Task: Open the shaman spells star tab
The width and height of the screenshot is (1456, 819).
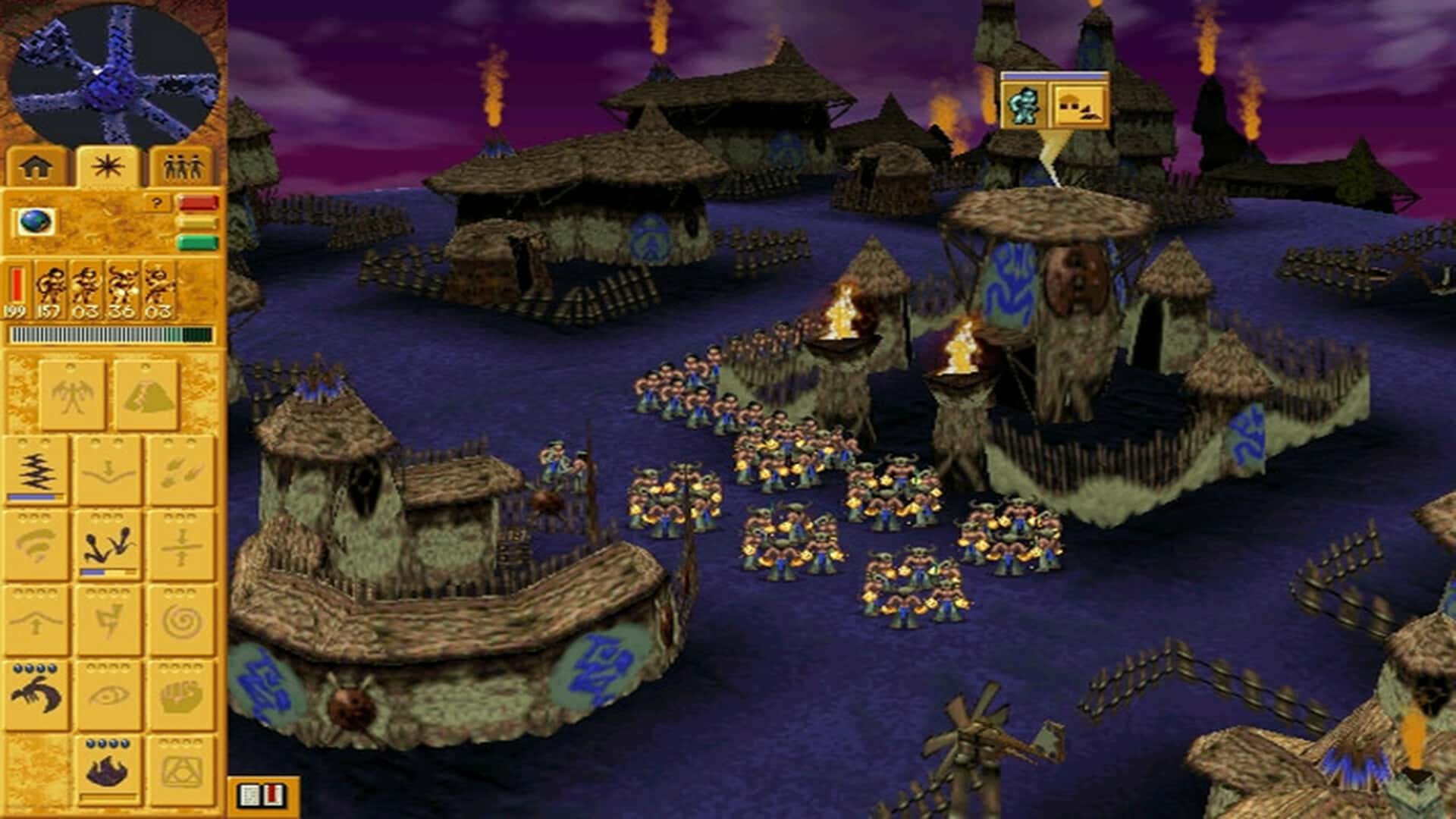Action: click(107, 166)
